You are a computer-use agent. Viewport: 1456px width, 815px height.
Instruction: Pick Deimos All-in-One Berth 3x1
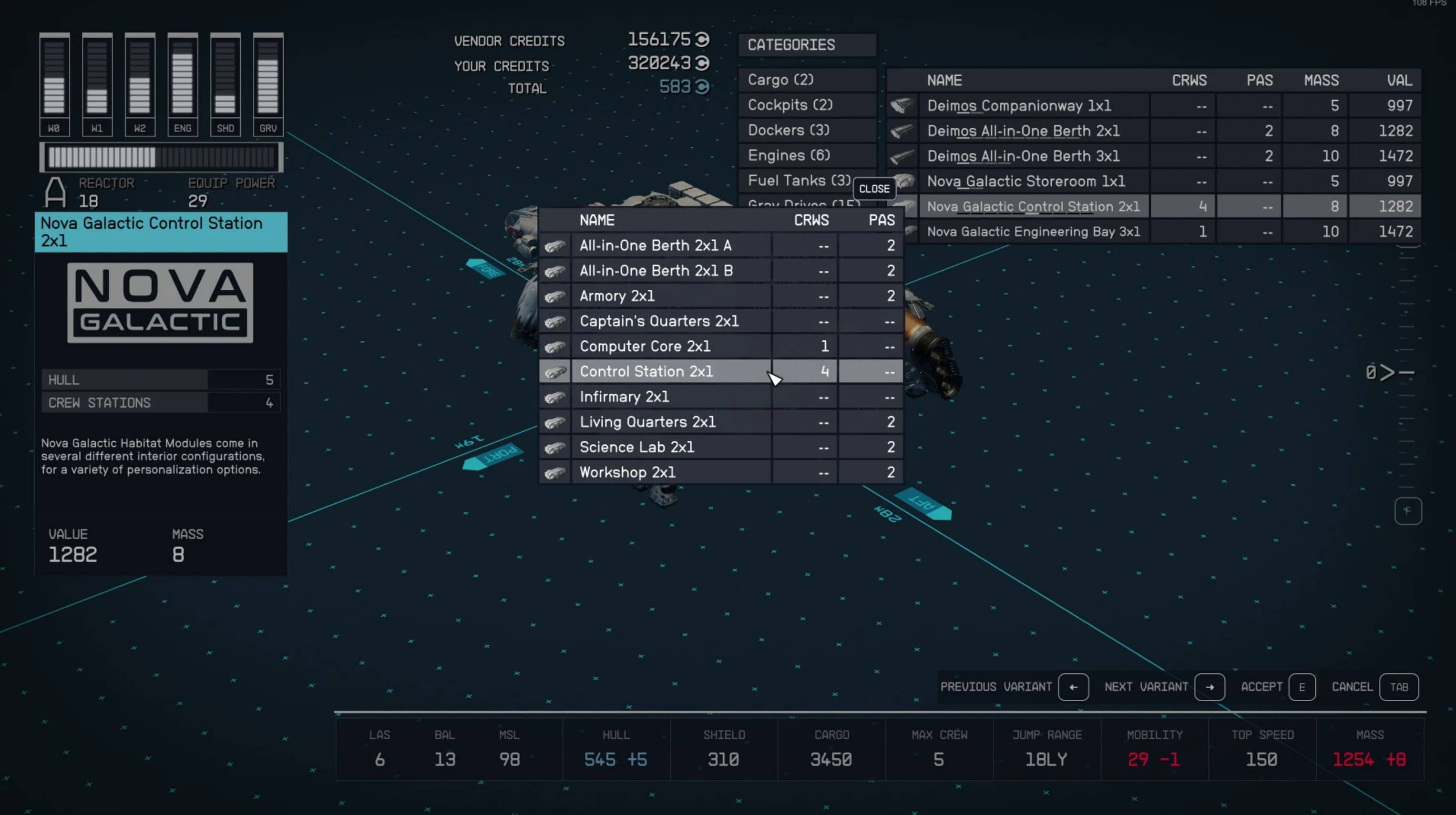coord(1023,156)
